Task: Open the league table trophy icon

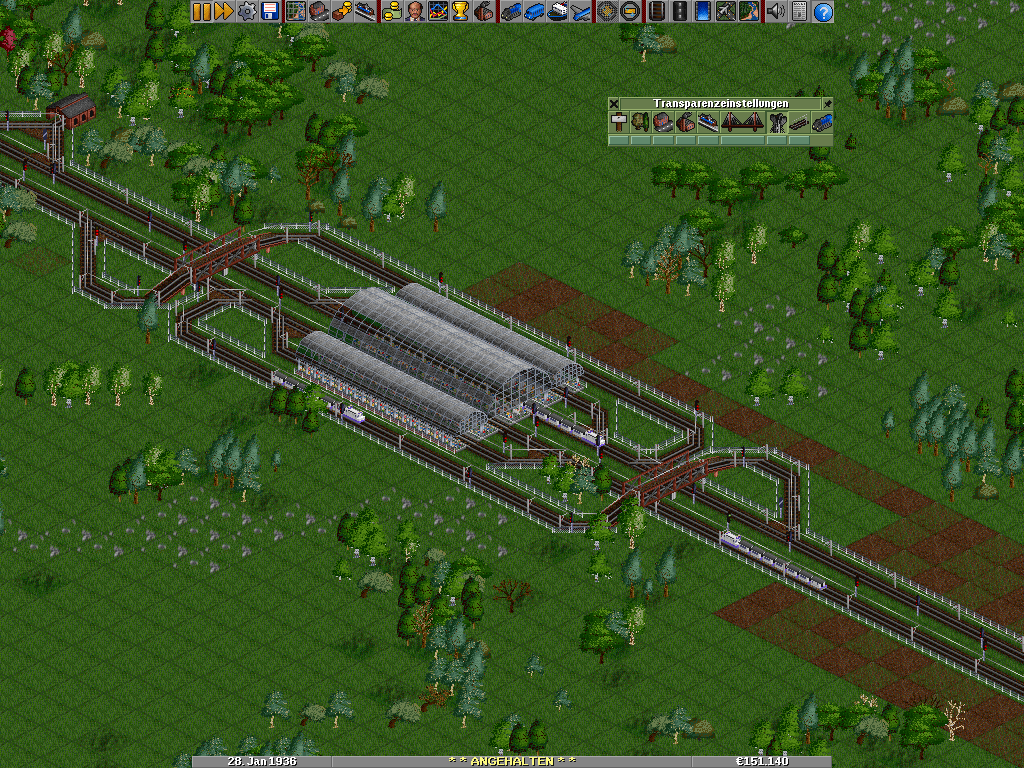Action: click(460, 12)
